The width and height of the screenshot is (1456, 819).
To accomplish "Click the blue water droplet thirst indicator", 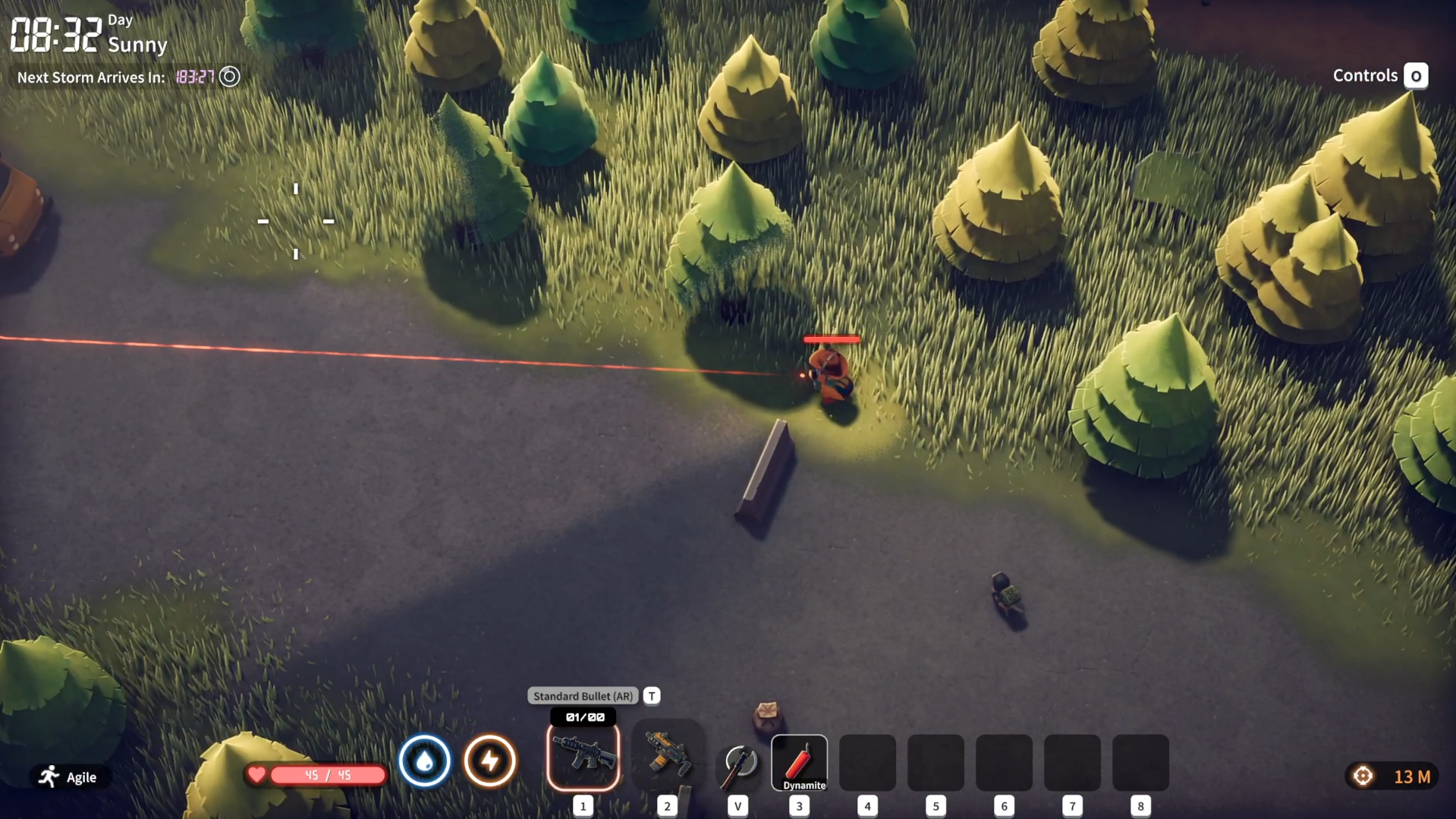I will [424, 761].
